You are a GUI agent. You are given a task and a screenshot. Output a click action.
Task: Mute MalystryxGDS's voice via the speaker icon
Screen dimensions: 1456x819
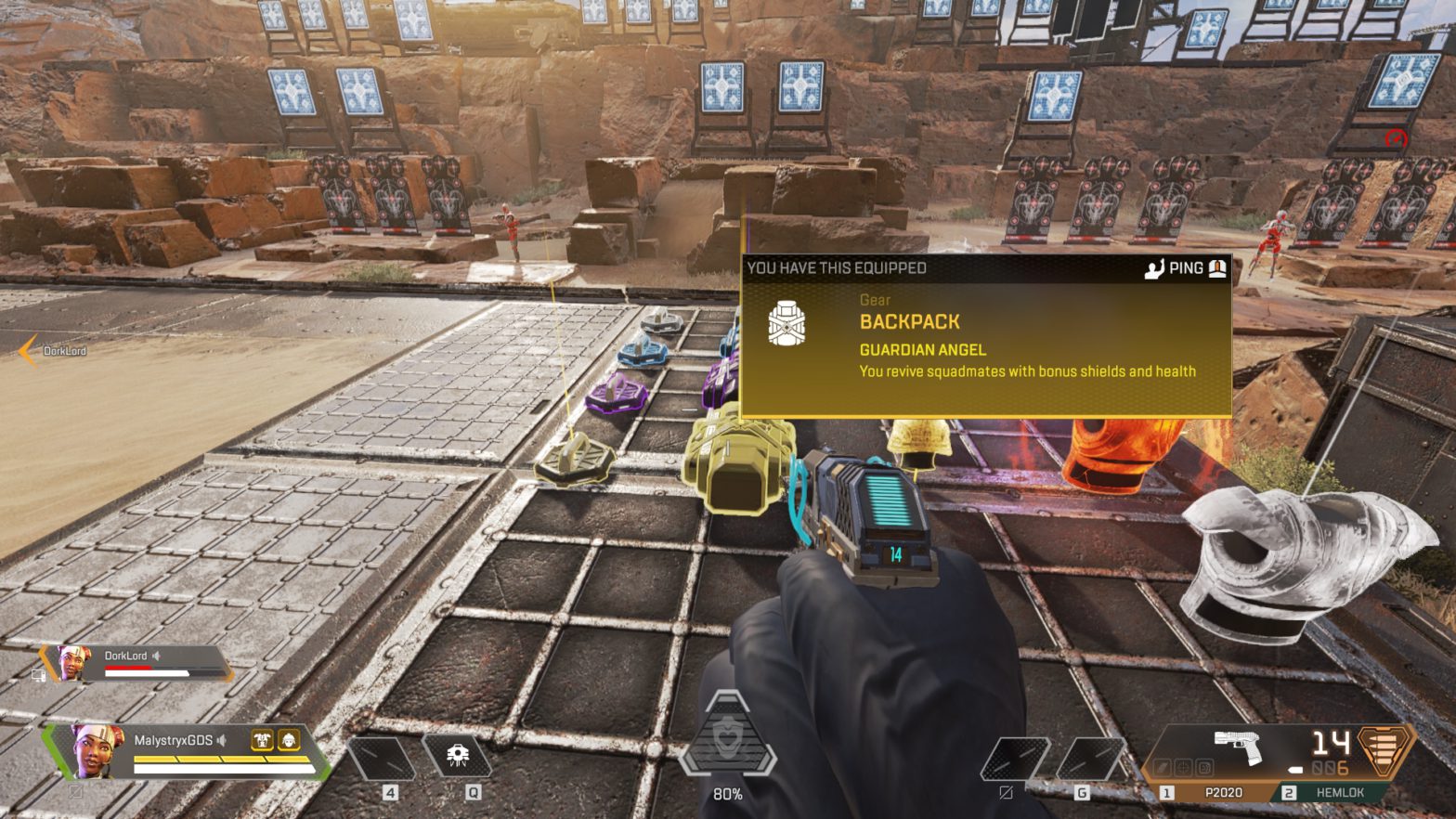(222, 740)
